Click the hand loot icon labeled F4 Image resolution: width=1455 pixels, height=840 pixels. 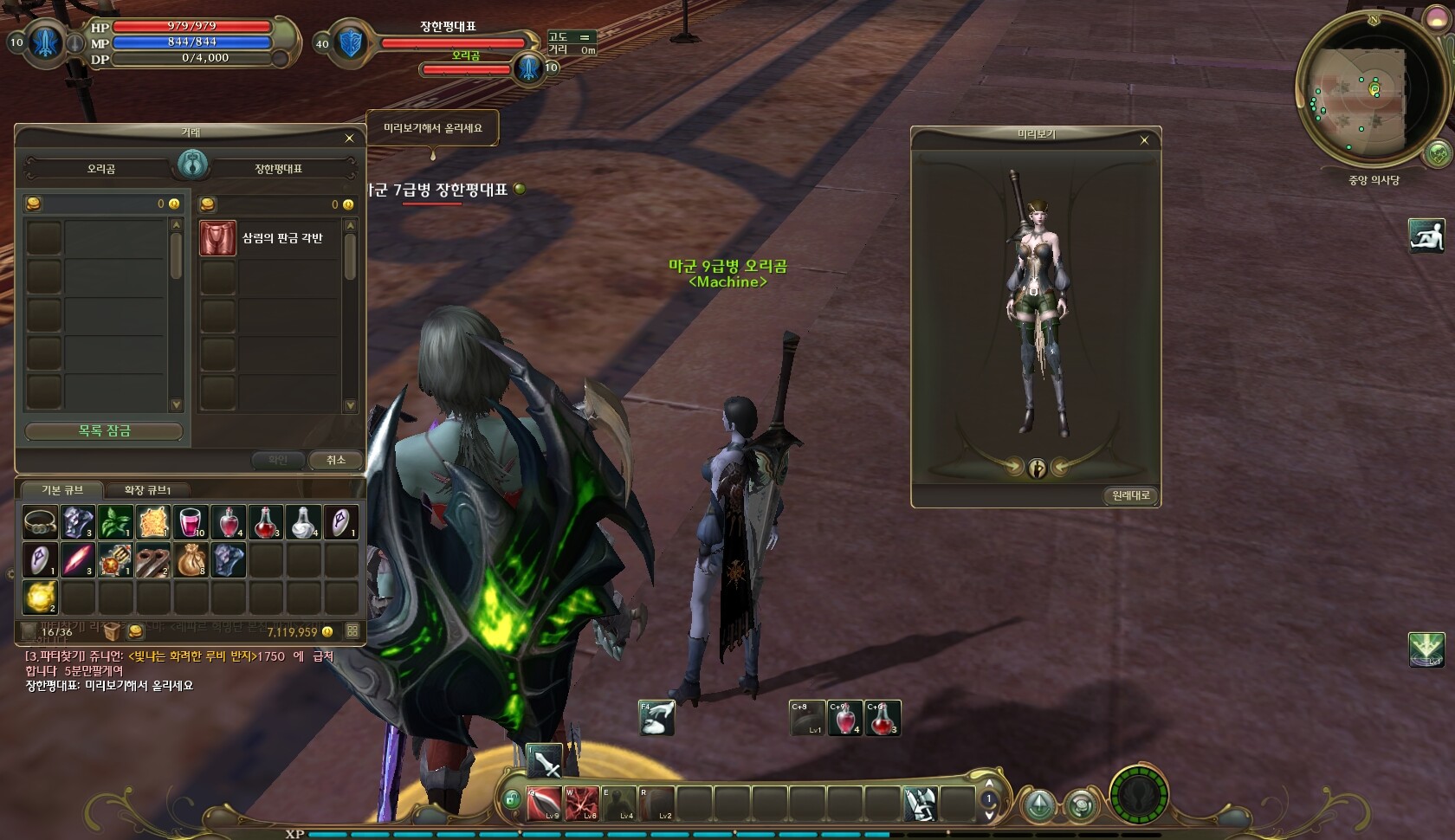(656, 718)
